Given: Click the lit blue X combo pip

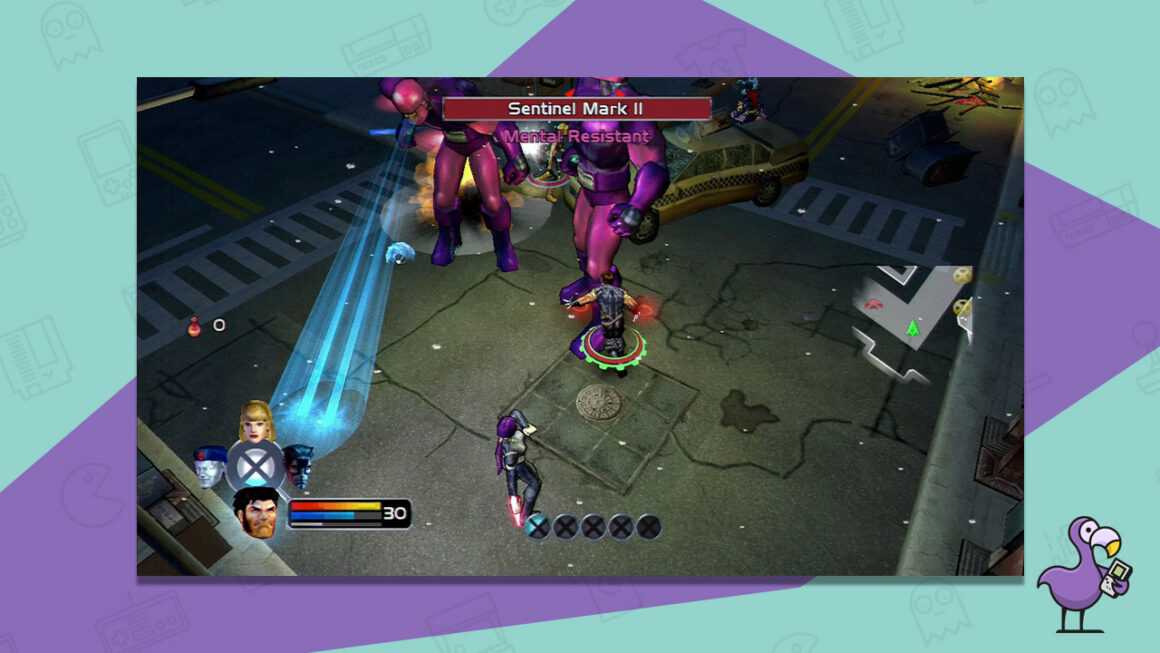Looking at the screenshot, I should pyautogui.click(x=538, y=526).
